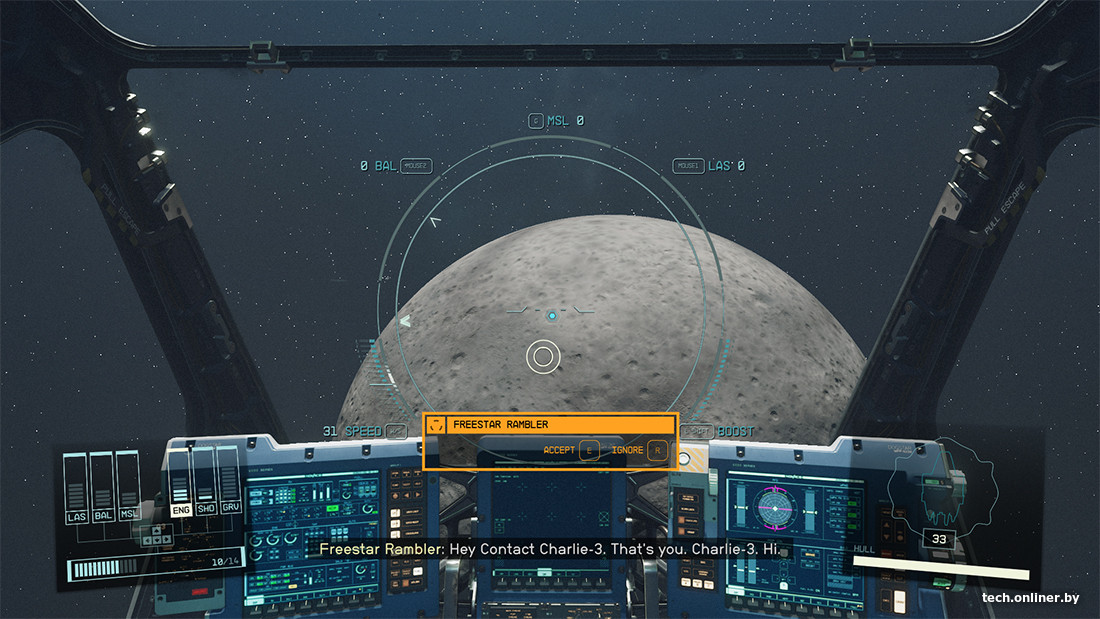
Task: Select the LAS power allocation column
Action: click(76, 487)
